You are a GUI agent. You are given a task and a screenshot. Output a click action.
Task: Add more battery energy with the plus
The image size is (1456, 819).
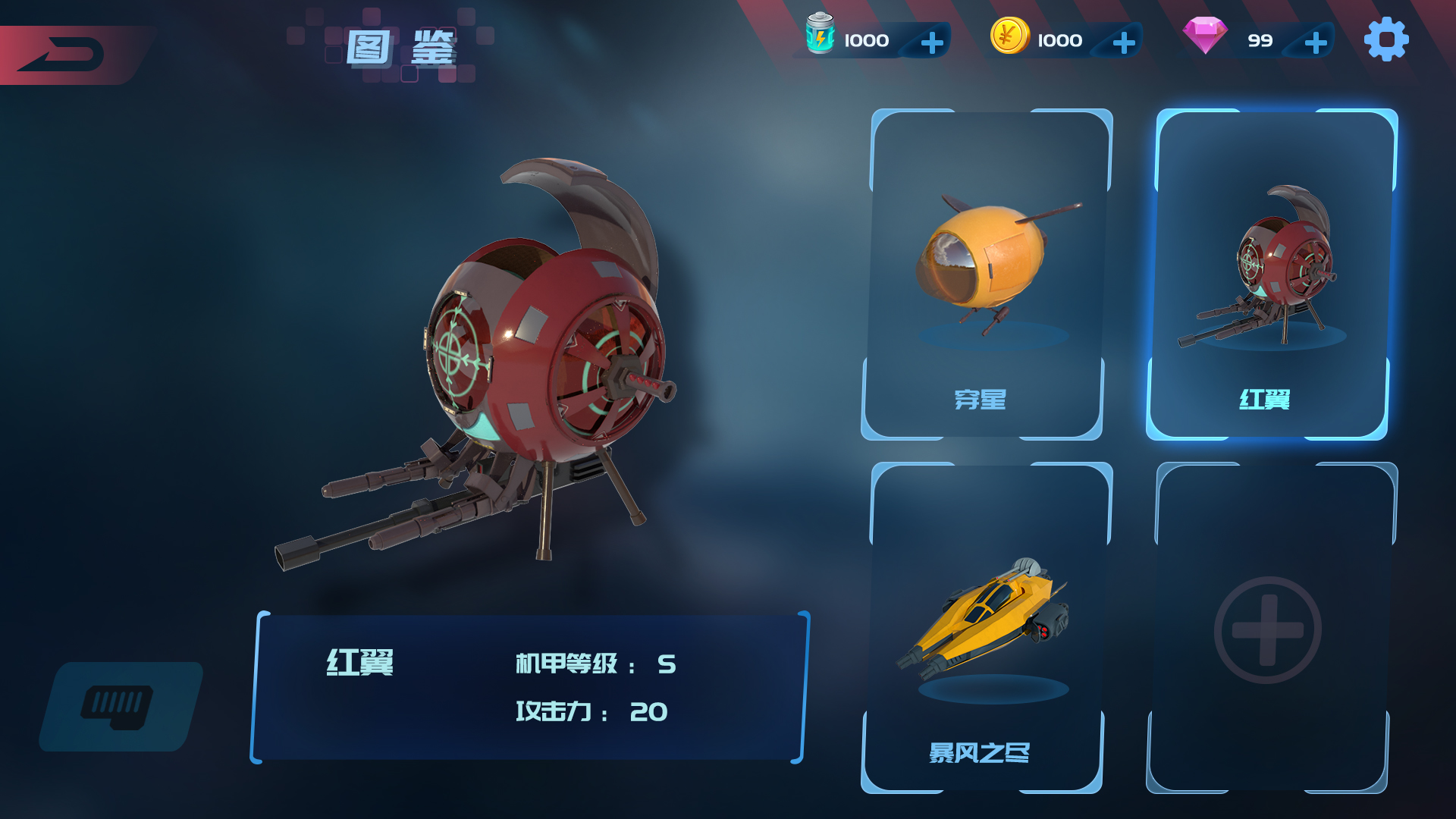point(932,42)
